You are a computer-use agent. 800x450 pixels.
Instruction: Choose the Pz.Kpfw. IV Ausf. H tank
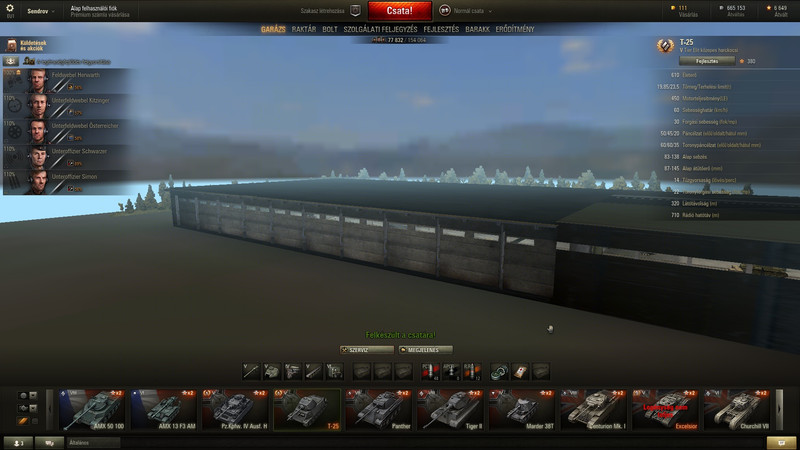coord(235,409)
